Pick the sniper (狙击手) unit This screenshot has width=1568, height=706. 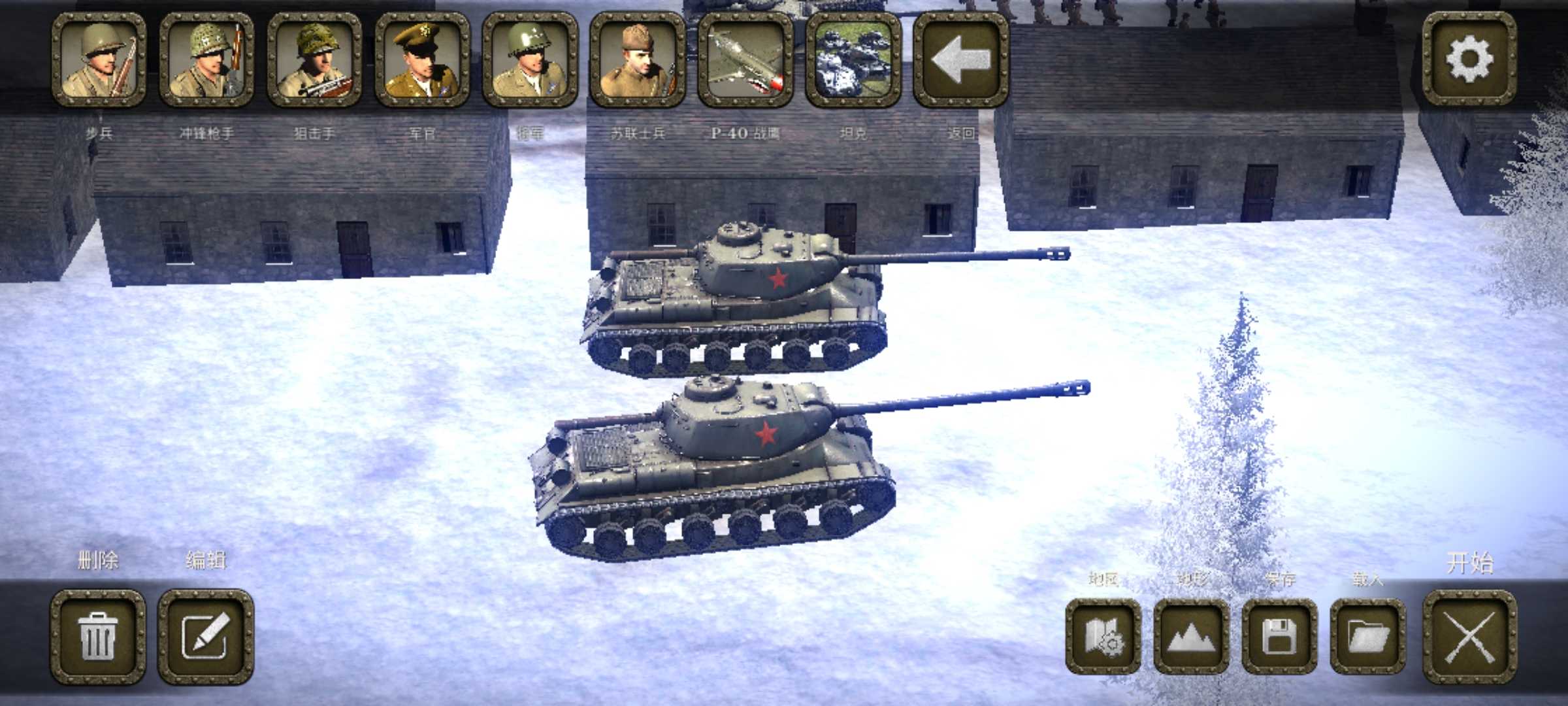point(314,59)
